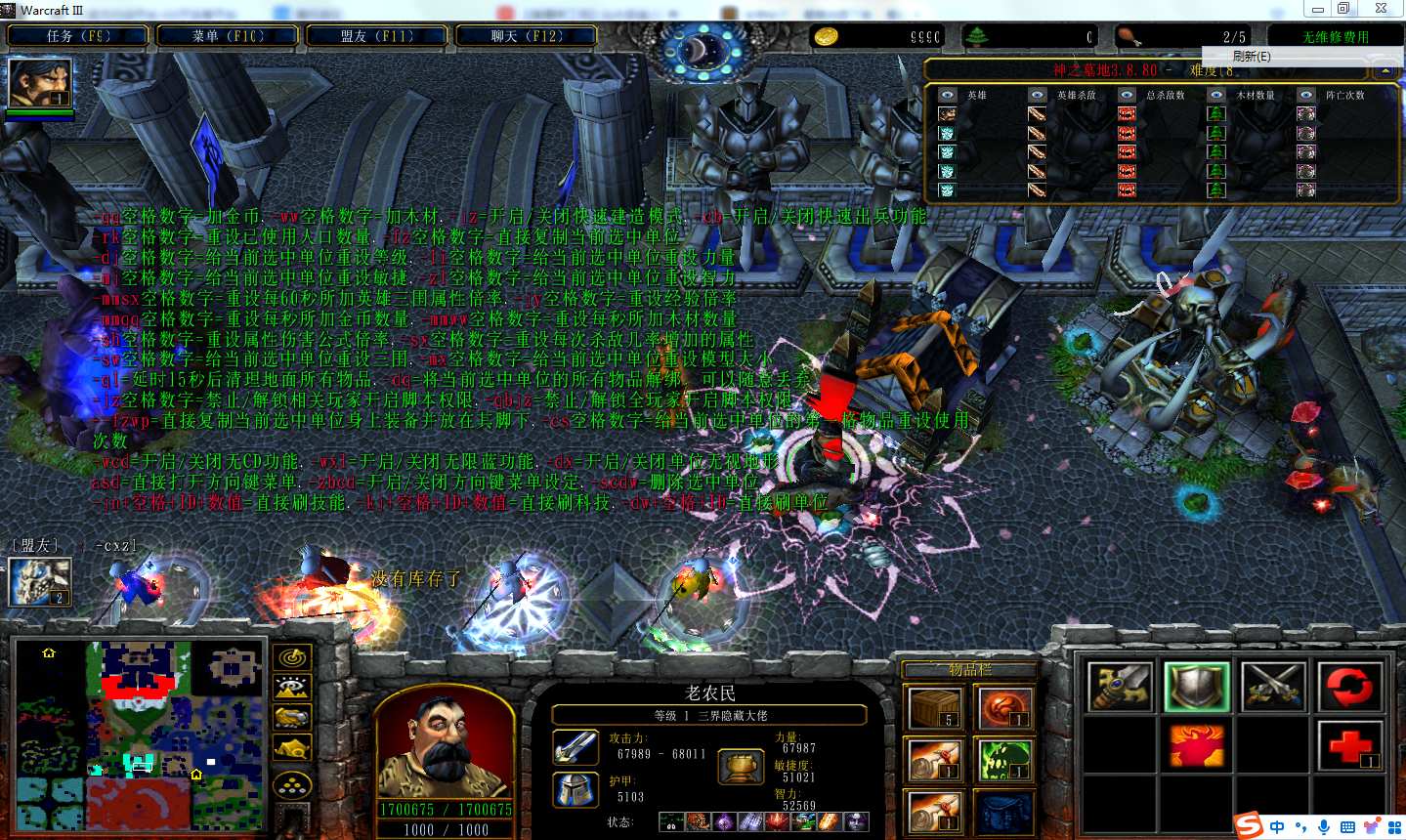The width and height of the screenshot is (1406, 840).
Task: Open the 聊天 (F12) chat log
Action: point(527,36)
